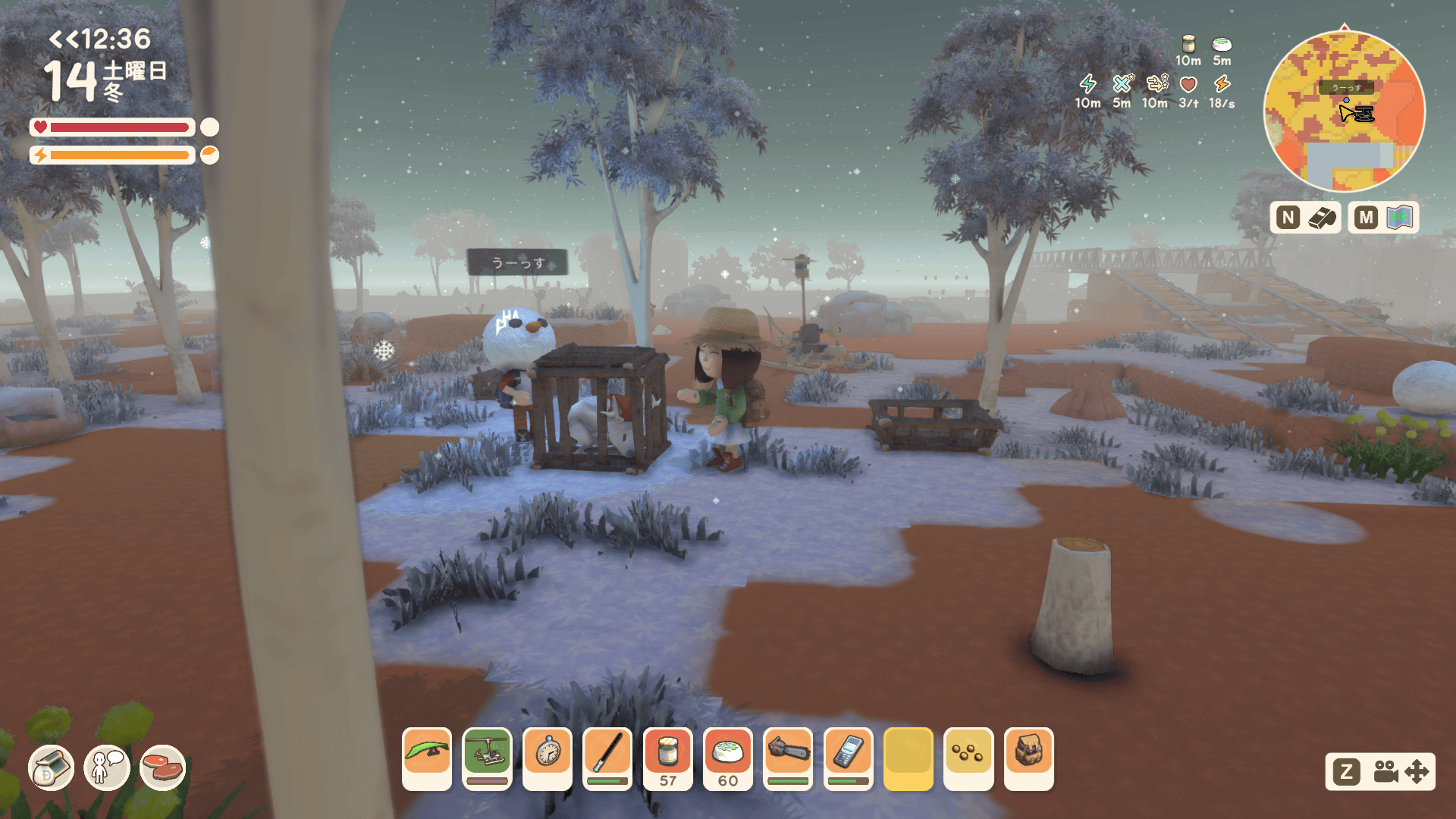
Task: Toggle the camera move control button
Action: [1380, 772]
